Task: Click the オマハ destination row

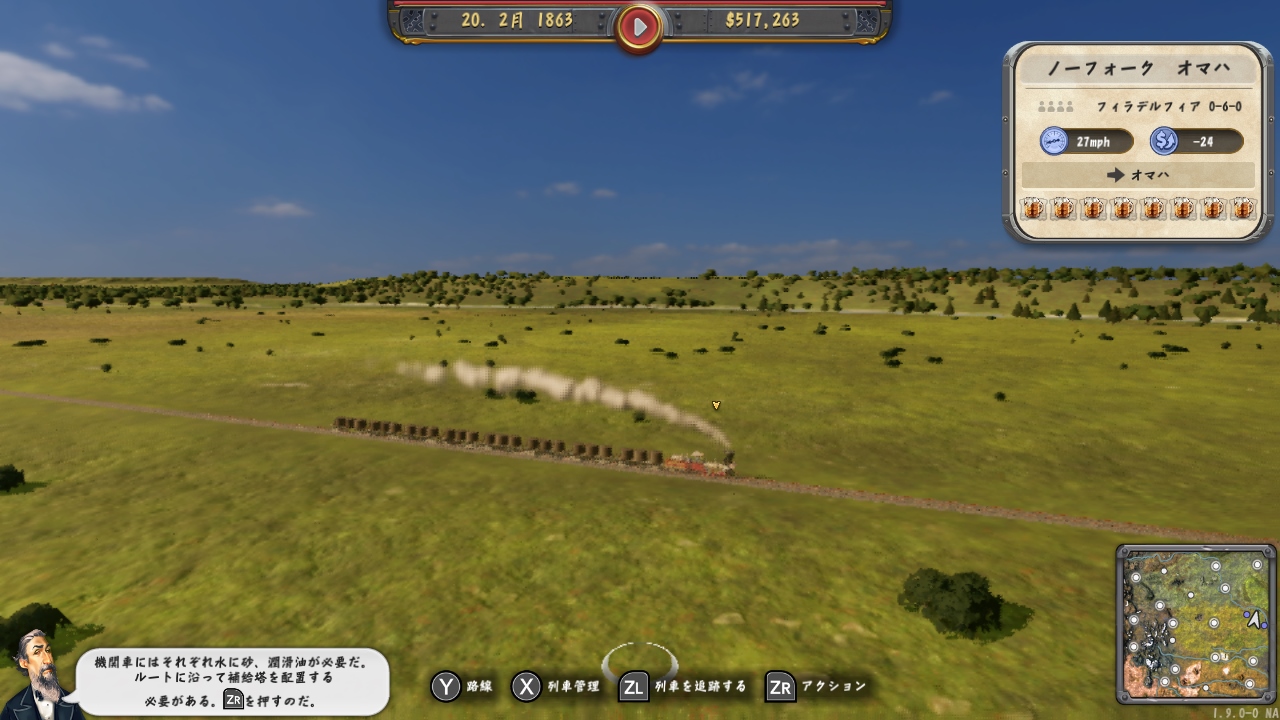Action: (1138, 175)
